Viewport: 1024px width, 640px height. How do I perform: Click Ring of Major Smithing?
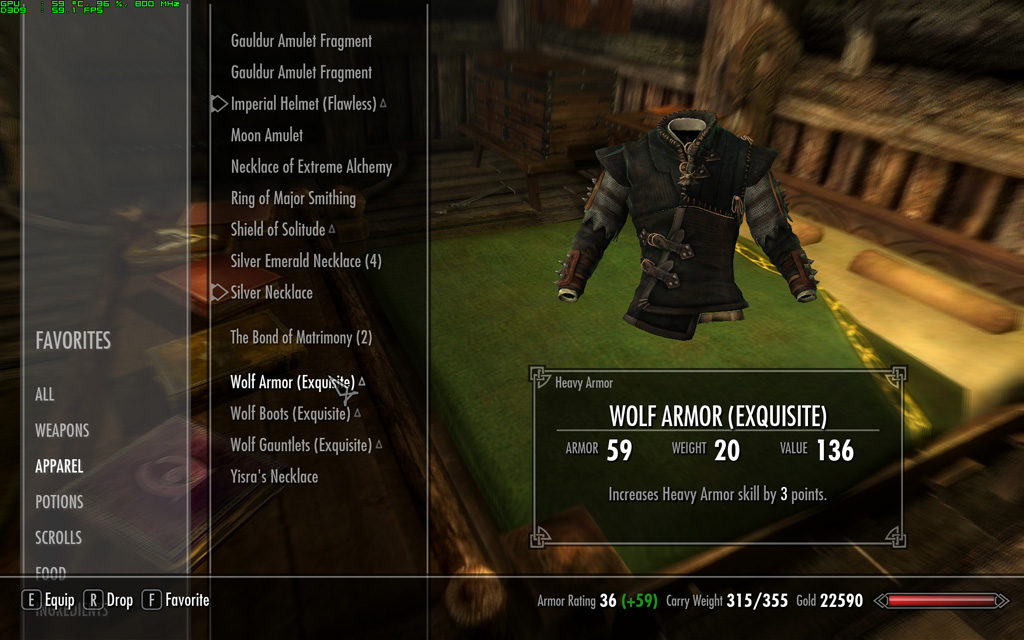tap(293, 198)
